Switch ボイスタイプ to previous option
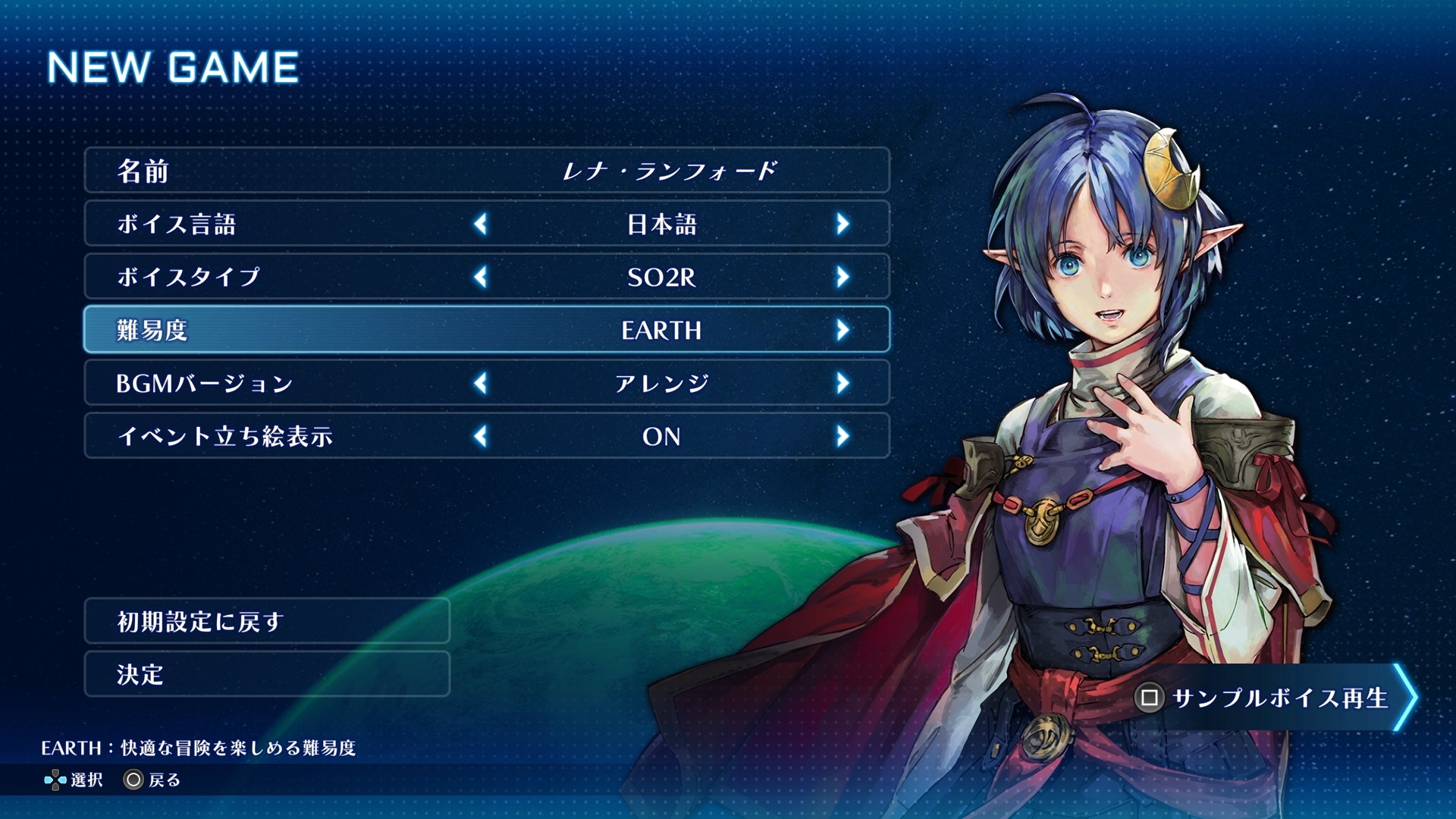The width and height of the screenshot is (1456, 819). 480,277
